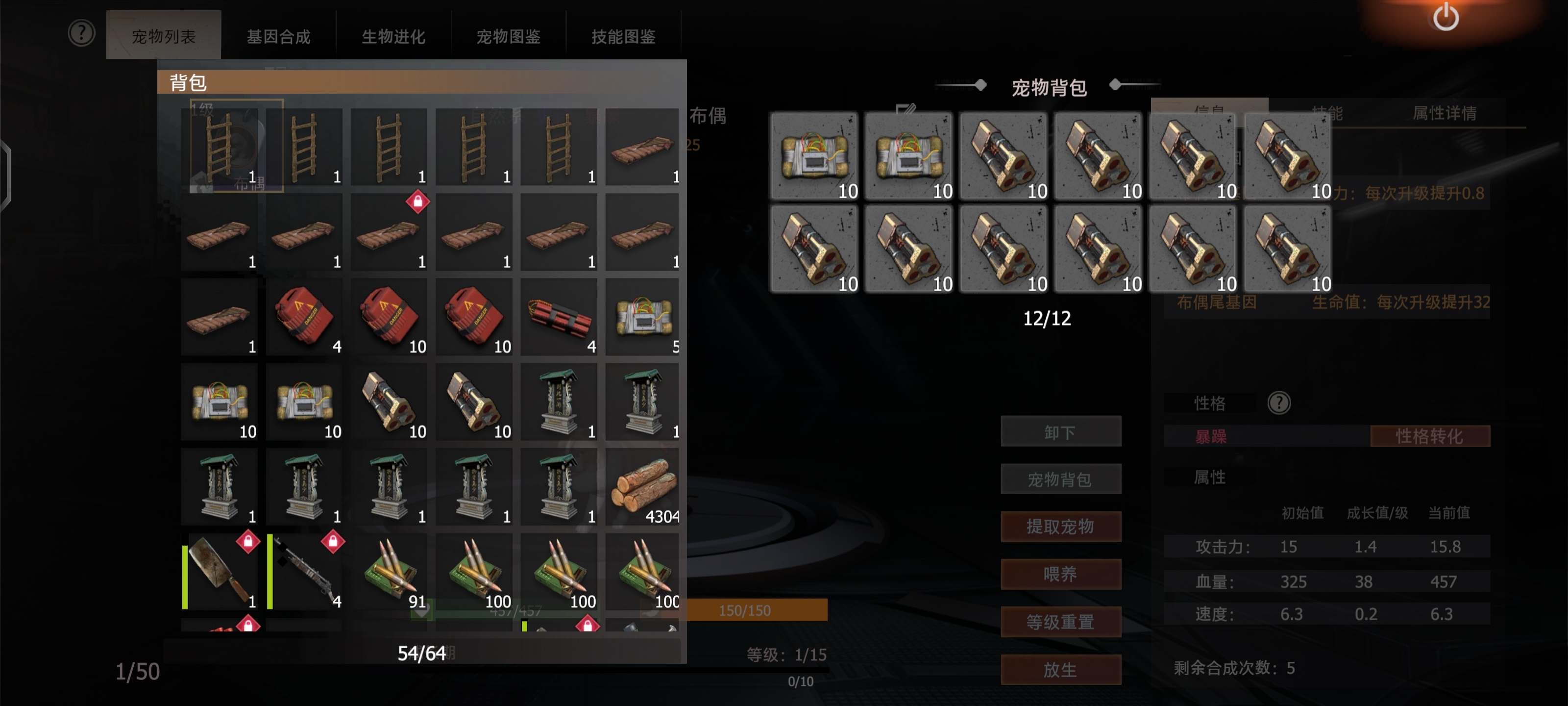Click the power exit button
The image size is (1568, 706).
click(1445, 17)
